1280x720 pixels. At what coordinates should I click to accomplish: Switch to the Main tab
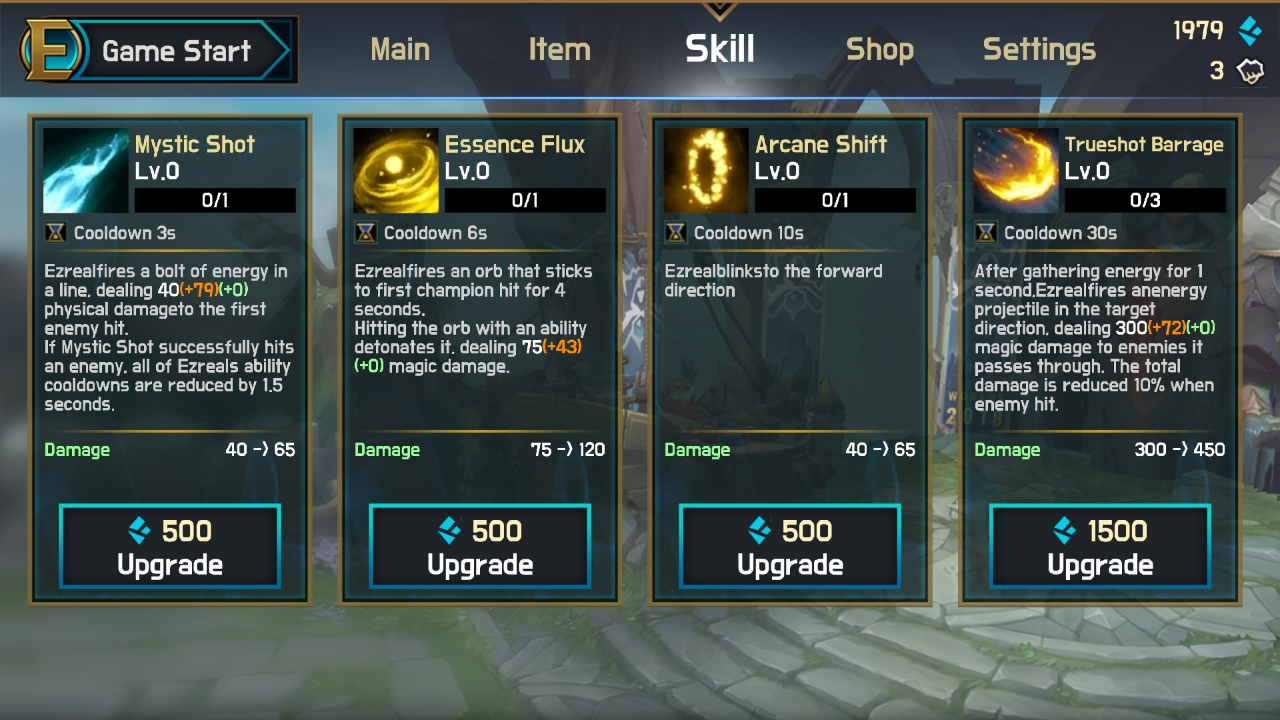[x=400, y=49]
